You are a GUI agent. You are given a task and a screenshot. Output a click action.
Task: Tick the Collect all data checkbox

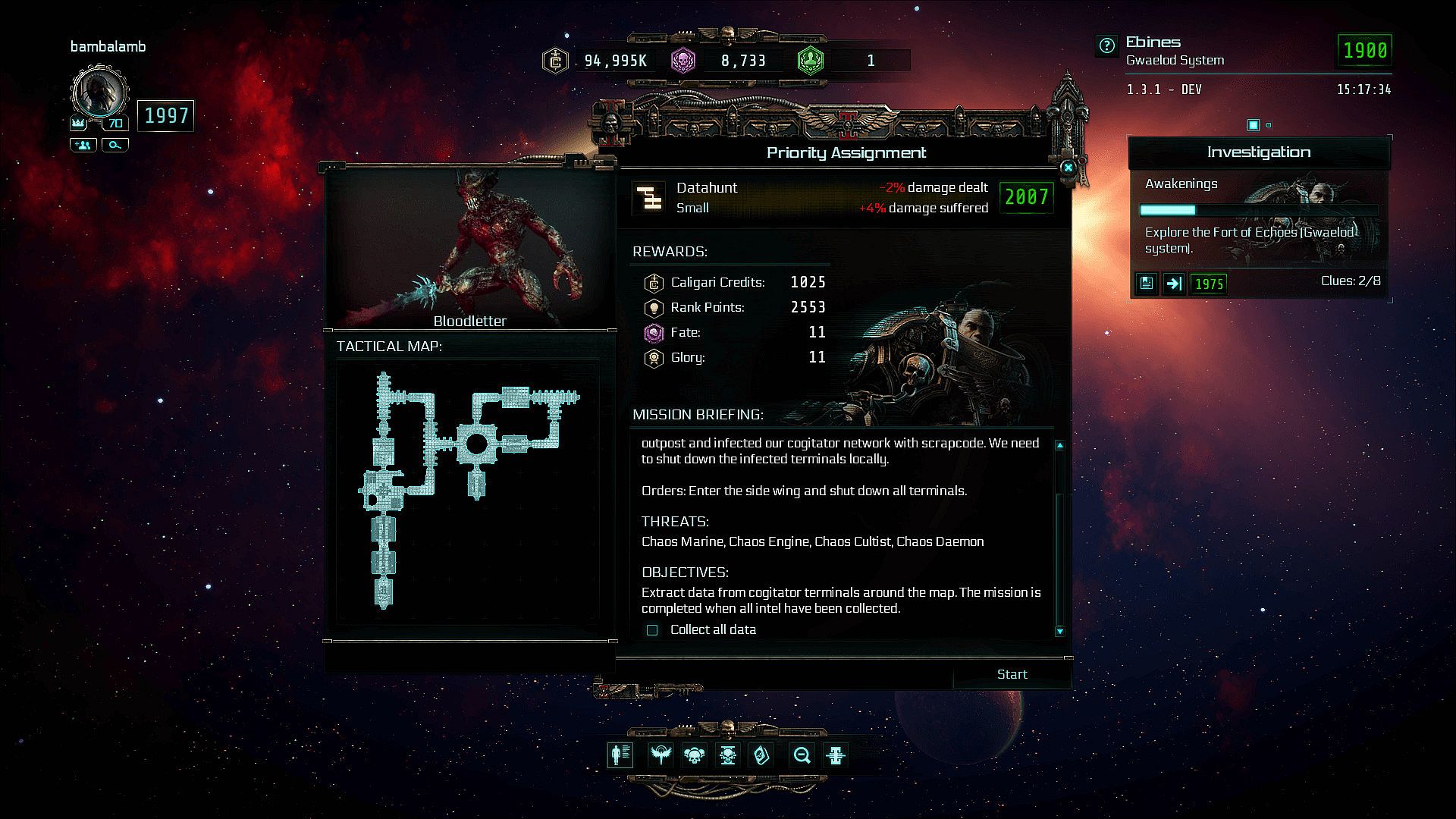coord(652,630)
